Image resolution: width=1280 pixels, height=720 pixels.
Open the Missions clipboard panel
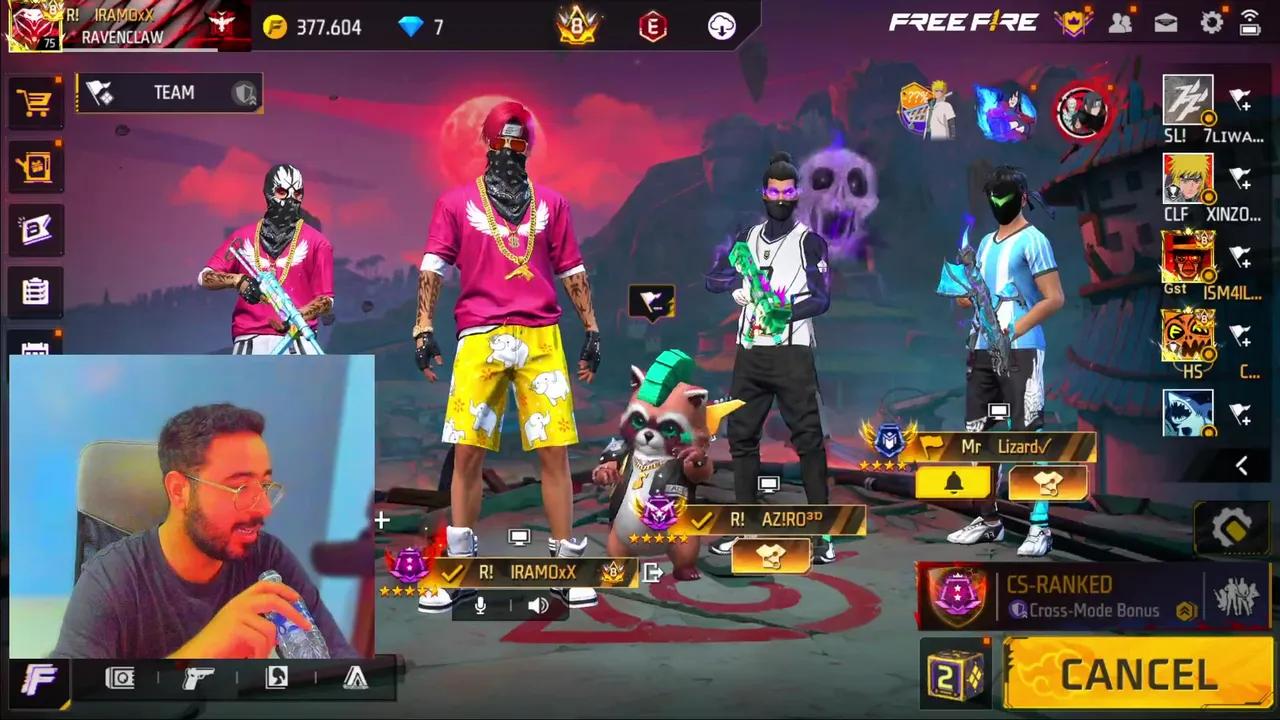35,291
